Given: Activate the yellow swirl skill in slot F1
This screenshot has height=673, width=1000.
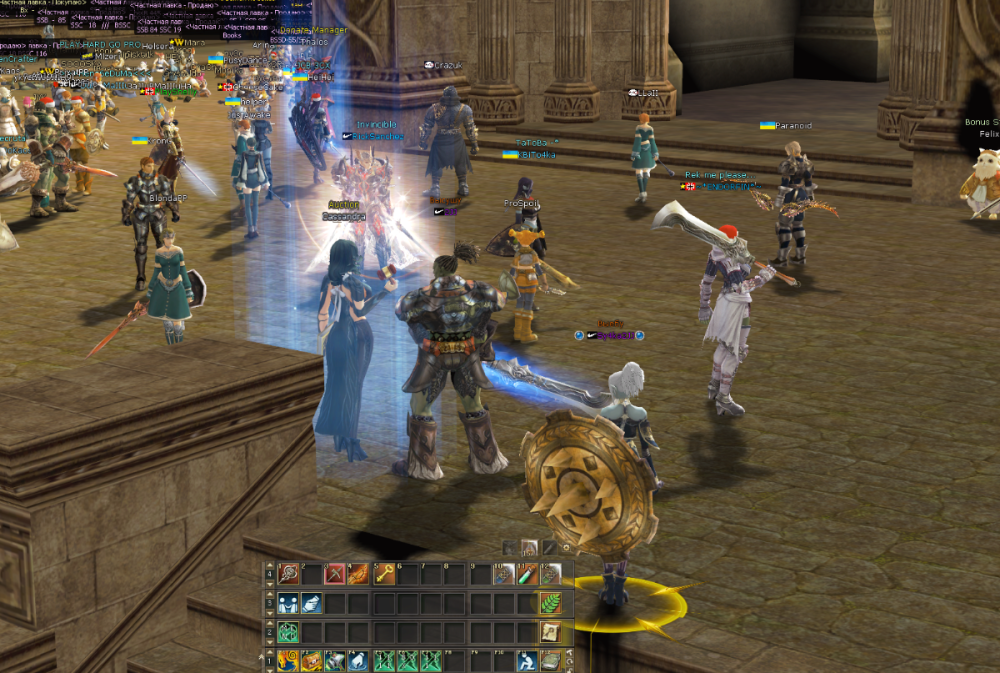Looking at the screenshot, I should point(288,661).
